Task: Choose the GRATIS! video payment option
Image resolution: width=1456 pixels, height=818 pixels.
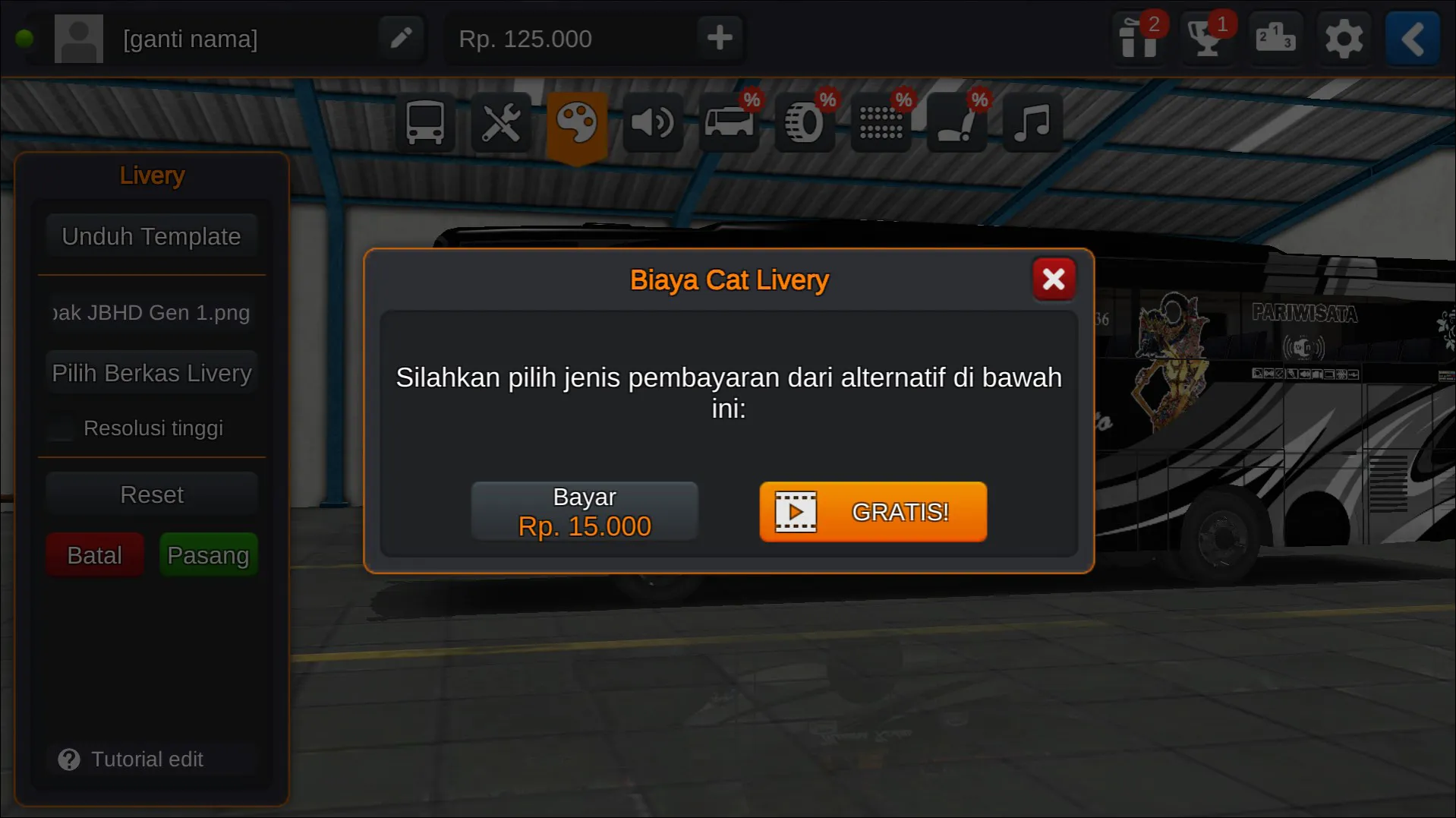Action: [x=872, y=512]
